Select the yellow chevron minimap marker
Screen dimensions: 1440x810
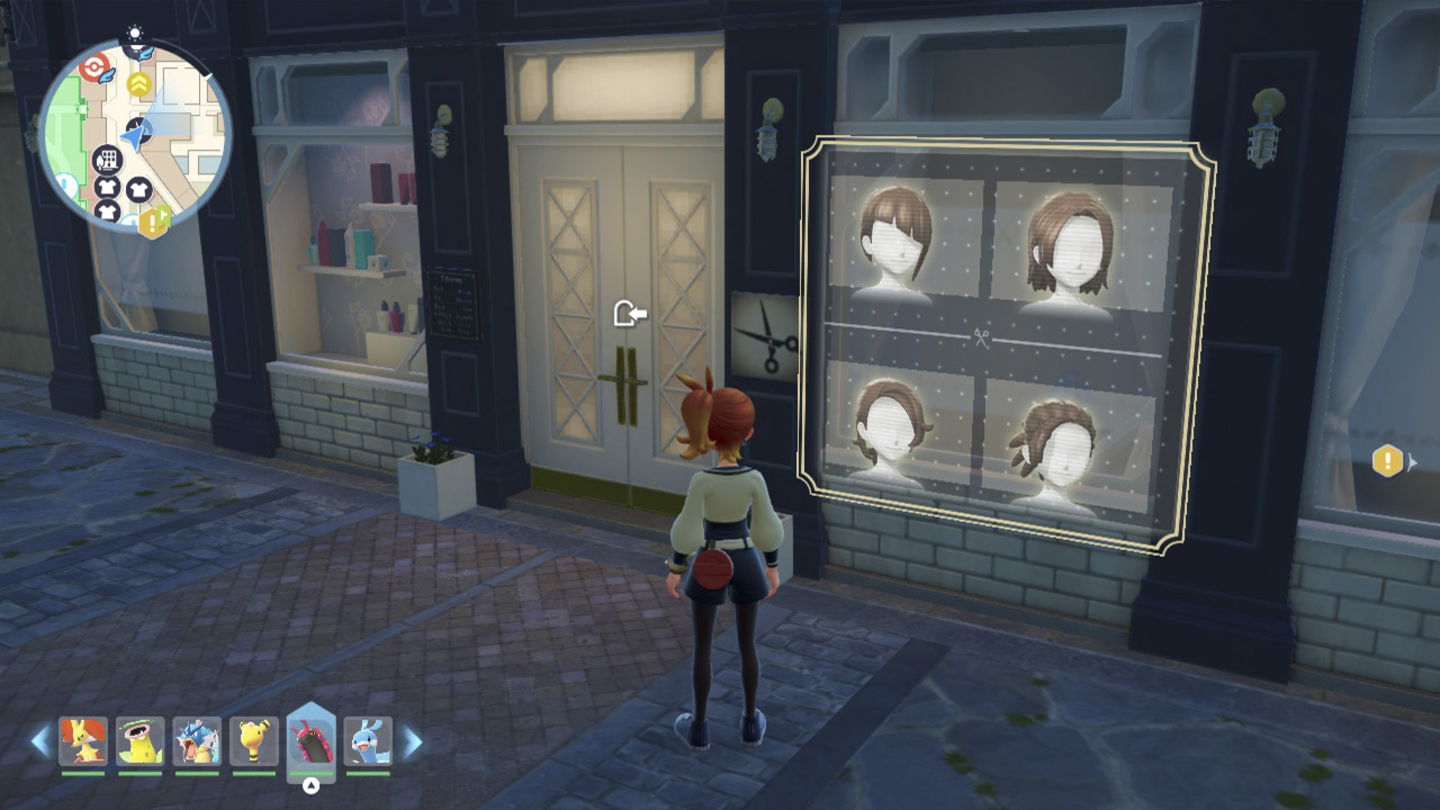coord(137,84)
